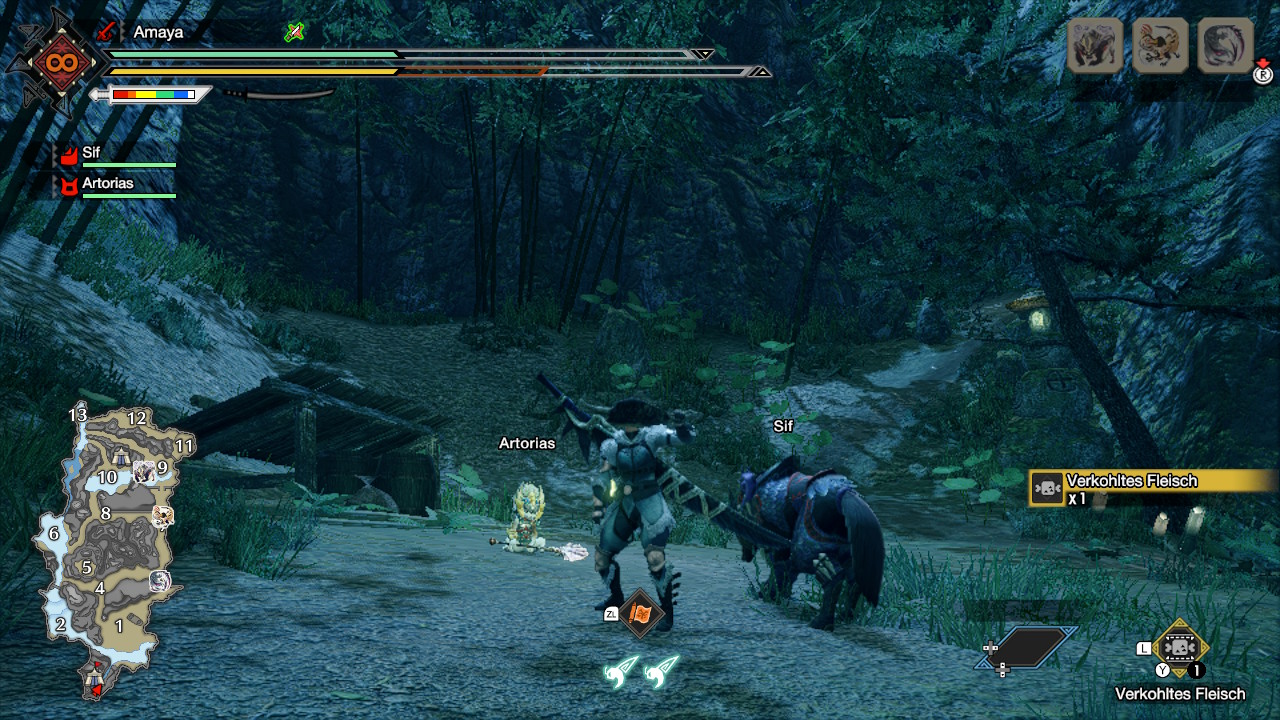1280x720 pixels.
Task: Select buddy Sif in the party list
Action: pos(91,153)
